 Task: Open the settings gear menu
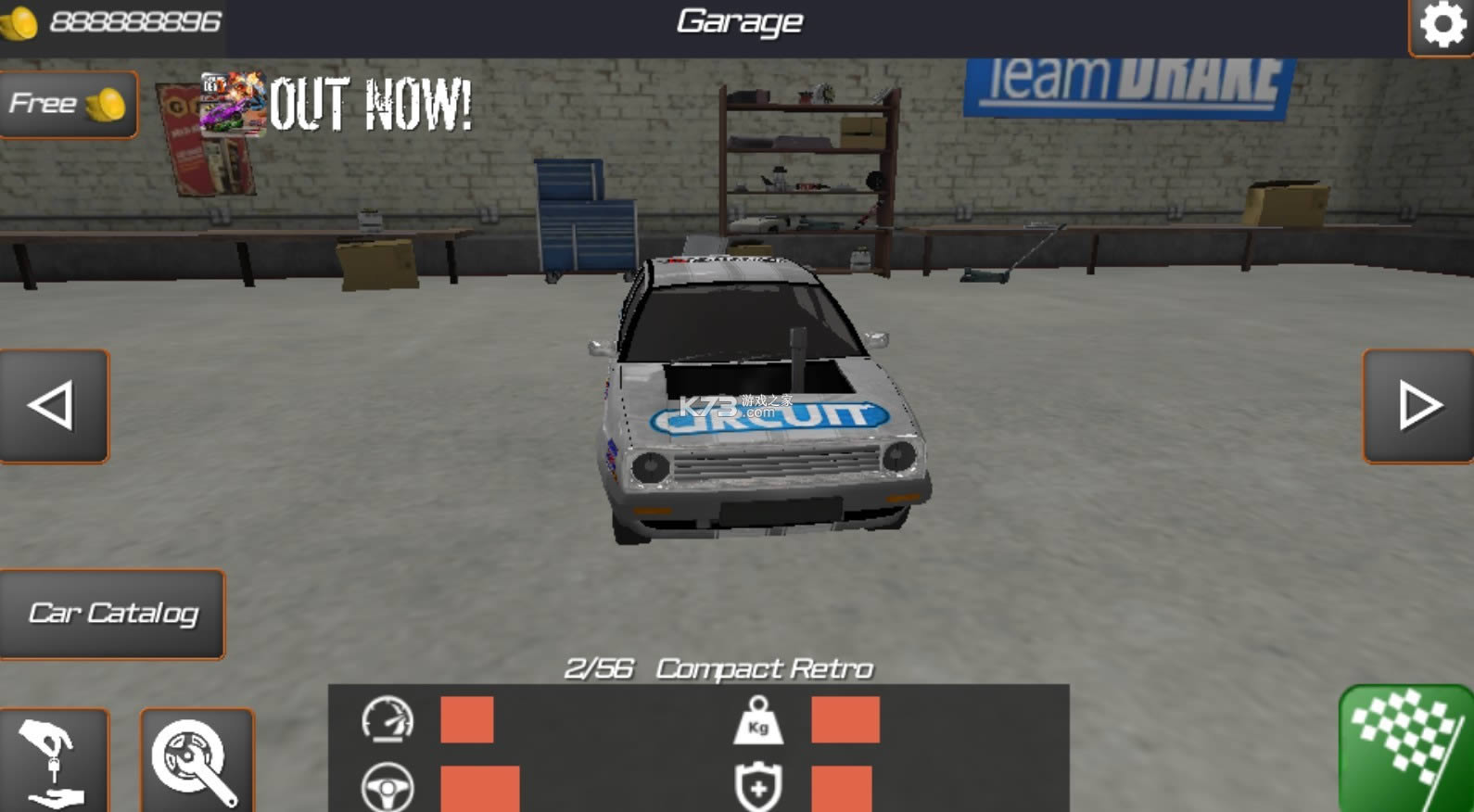tap(1442, 25)
